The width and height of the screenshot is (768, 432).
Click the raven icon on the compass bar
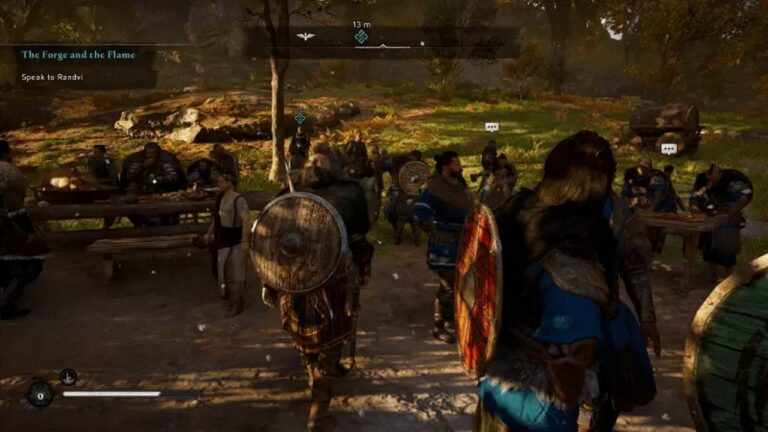[x=305, y=37]
